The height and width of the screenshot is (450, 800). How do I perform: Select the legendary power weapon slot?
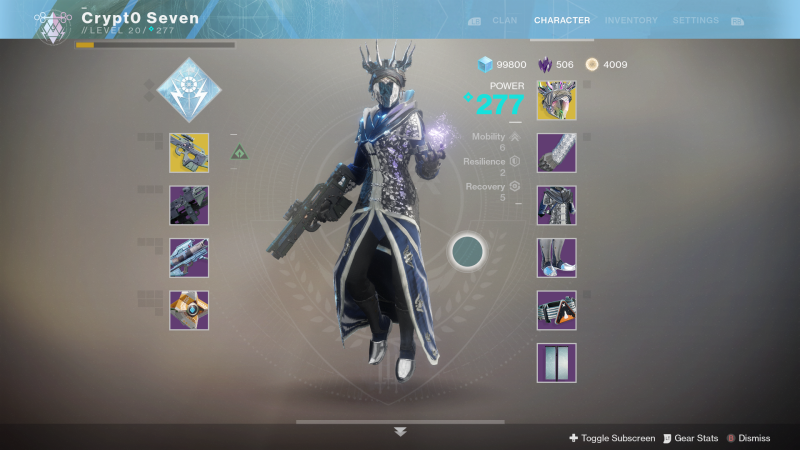coord(189,257)
